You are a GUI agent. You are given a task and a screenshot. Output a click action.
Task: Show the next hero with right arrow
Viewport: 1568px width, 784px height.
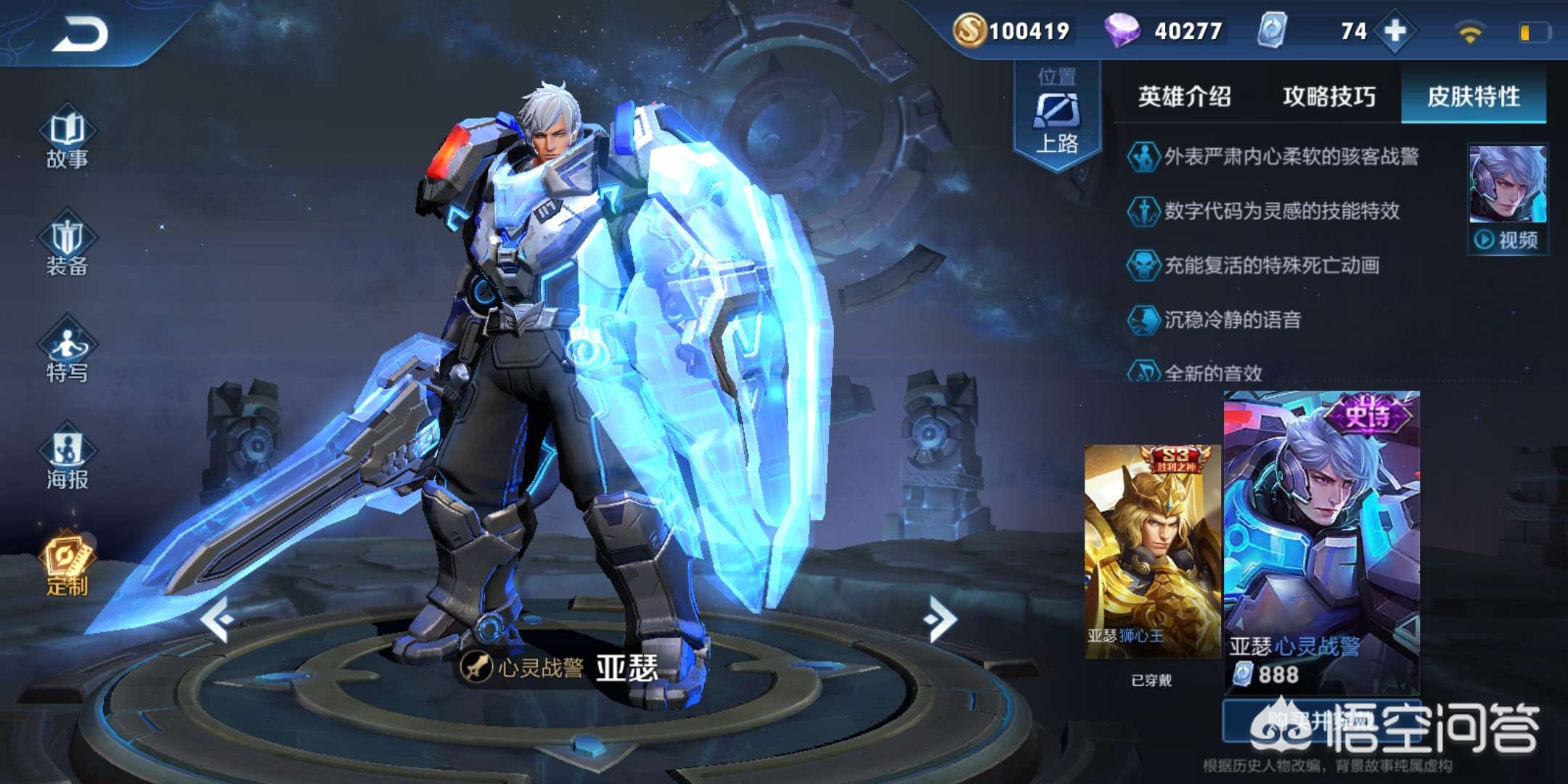pyautogui.click(x=941, y=619)
